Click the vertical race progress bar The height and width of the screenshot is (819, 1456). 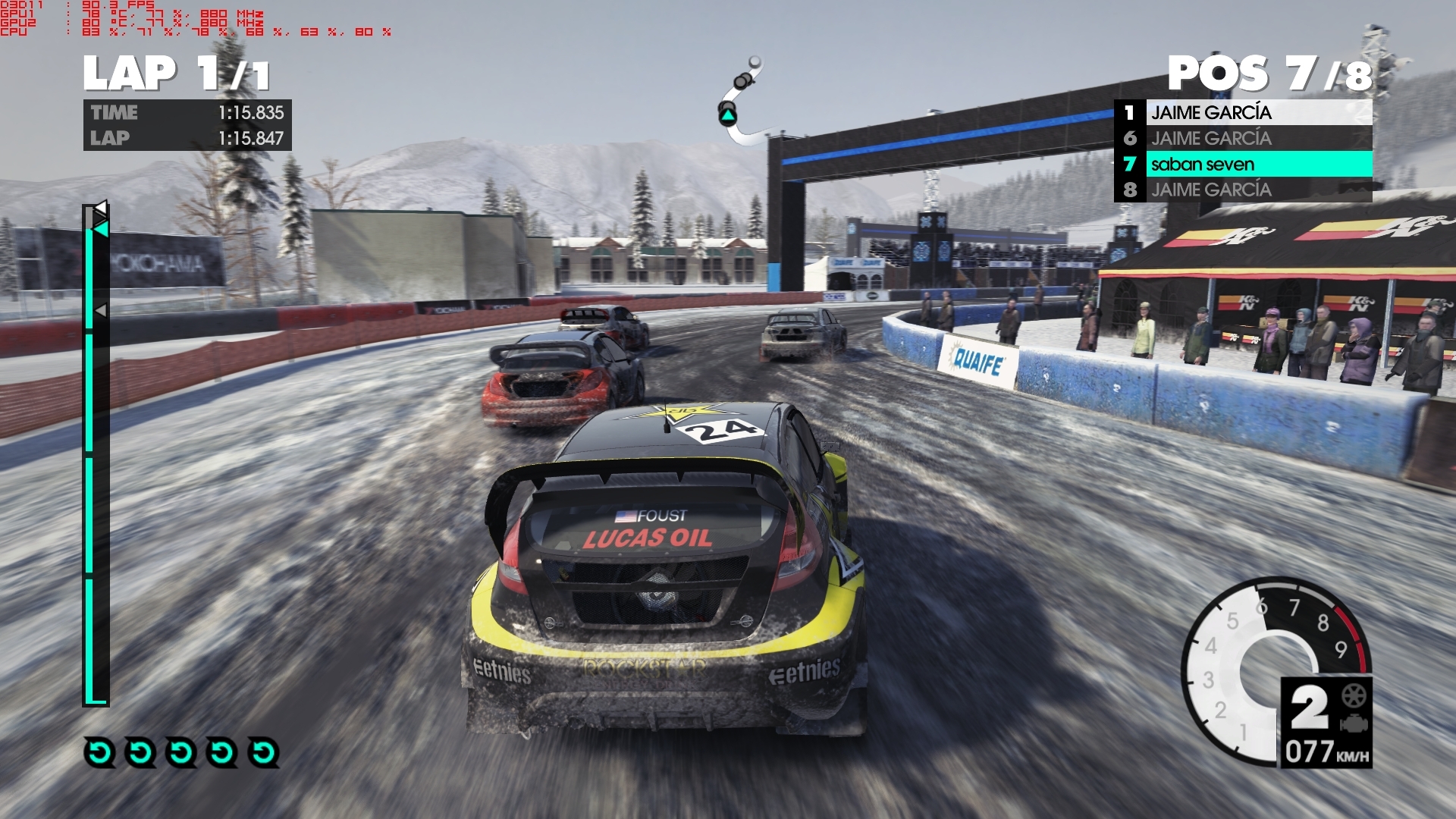[96, 455]
